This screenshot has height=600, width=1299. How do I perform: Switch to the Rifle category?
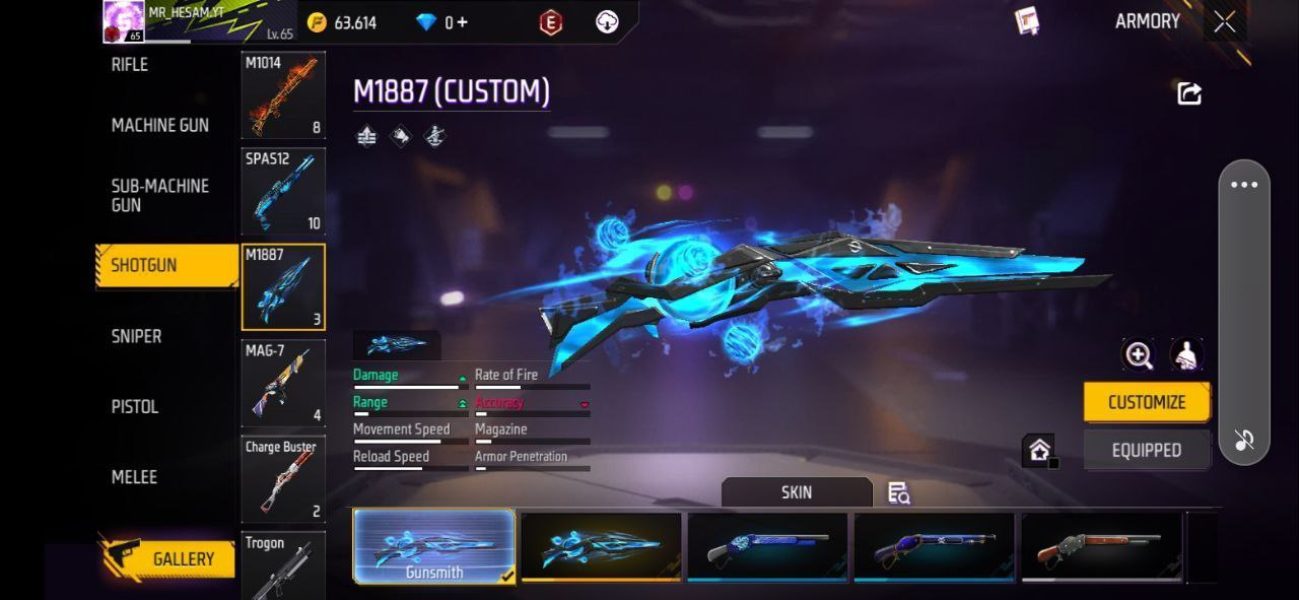(130, 65)
